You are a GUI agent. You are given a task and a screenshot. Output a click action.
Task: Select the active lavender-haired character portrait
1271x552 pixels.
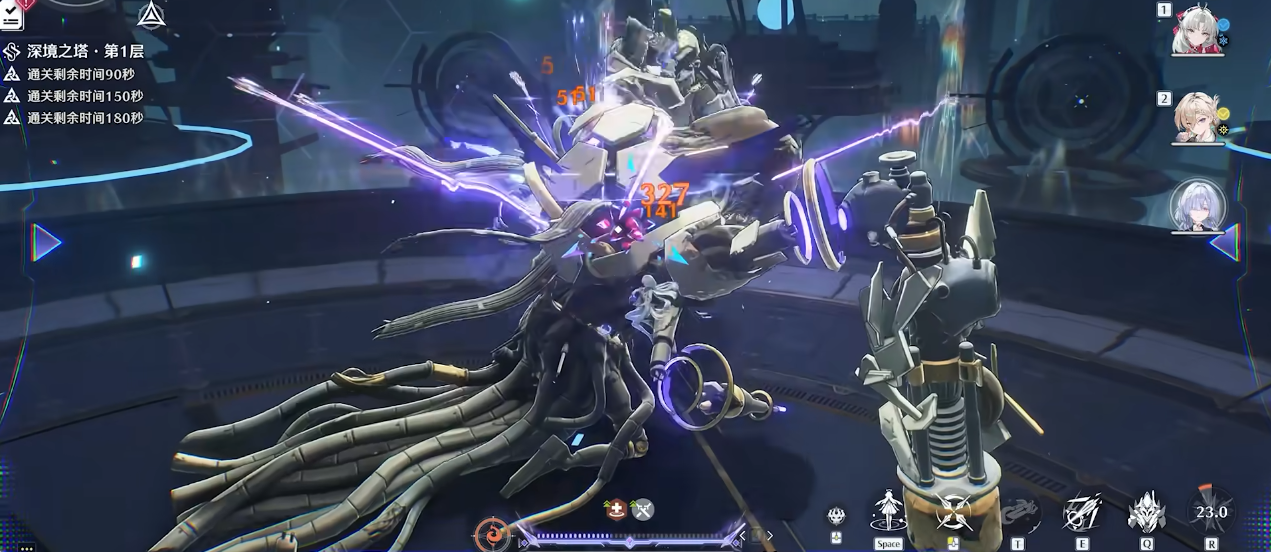pos(1196,206)
